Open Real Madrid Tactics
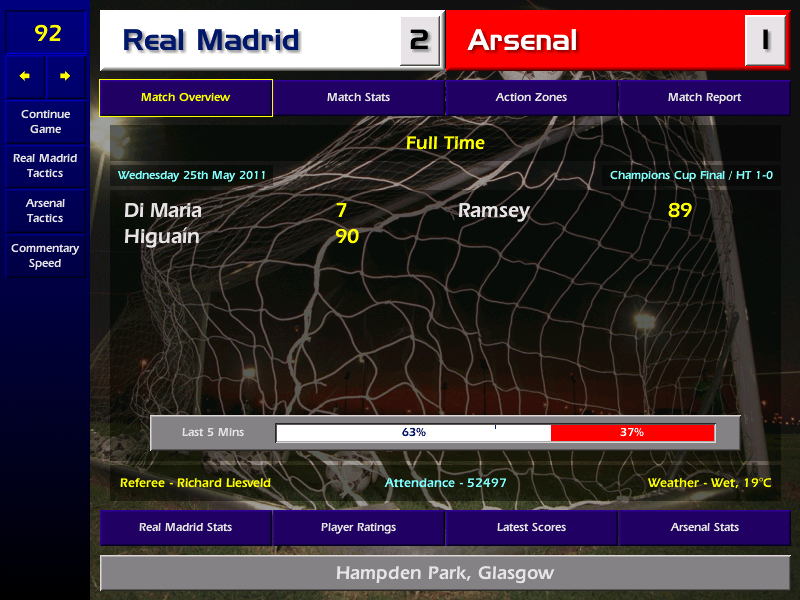The height and width of the screenshot is (600, 800). click(x=45, y=165)
